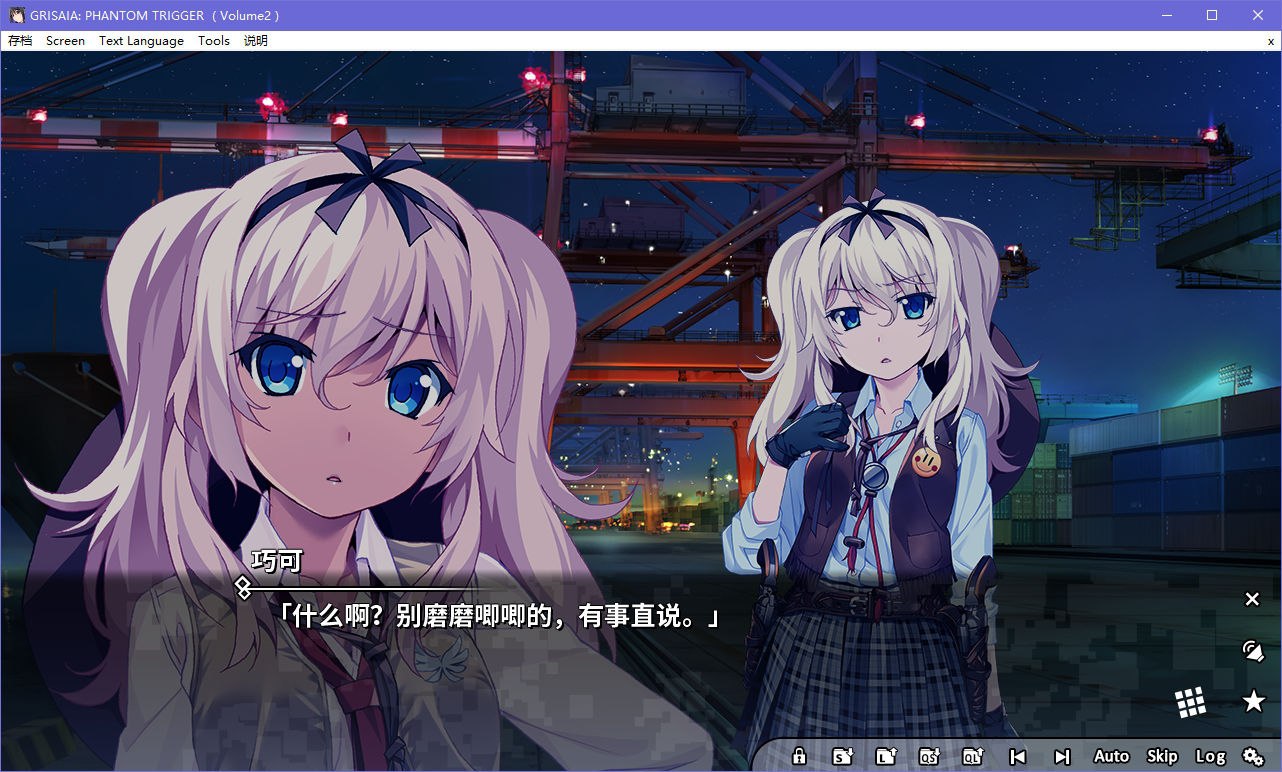This screenshot has width=1282, height=772.
Task: Open the Tools menu
Action: coord(212,41)
